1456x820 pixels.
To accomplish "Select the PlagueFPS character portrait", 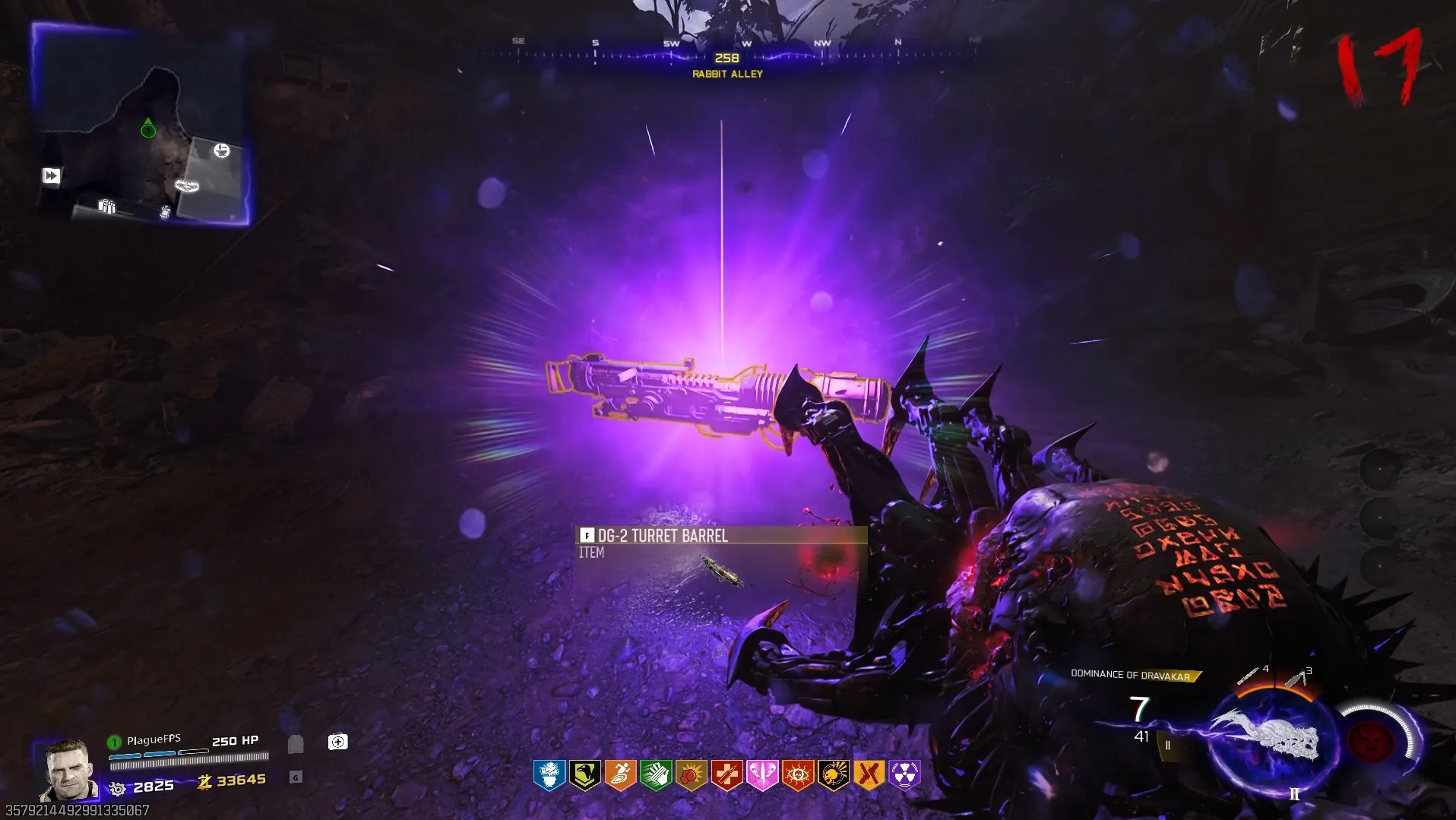I will tap(68, 771).
